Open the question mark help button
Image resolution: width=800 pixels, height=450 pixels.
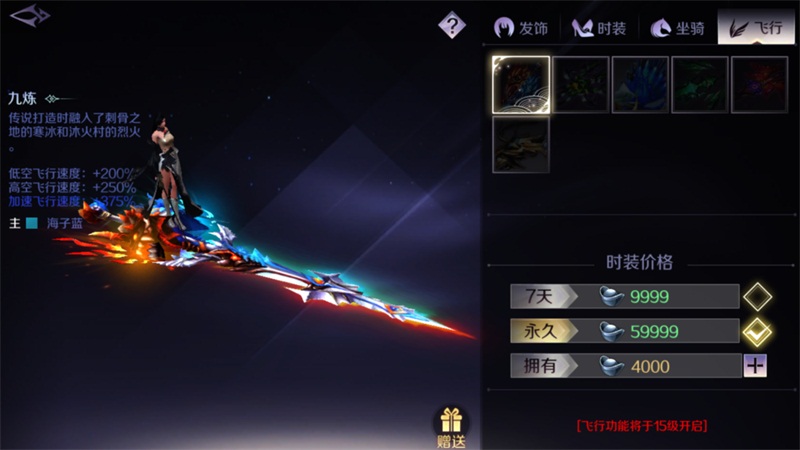click(452, 25)
